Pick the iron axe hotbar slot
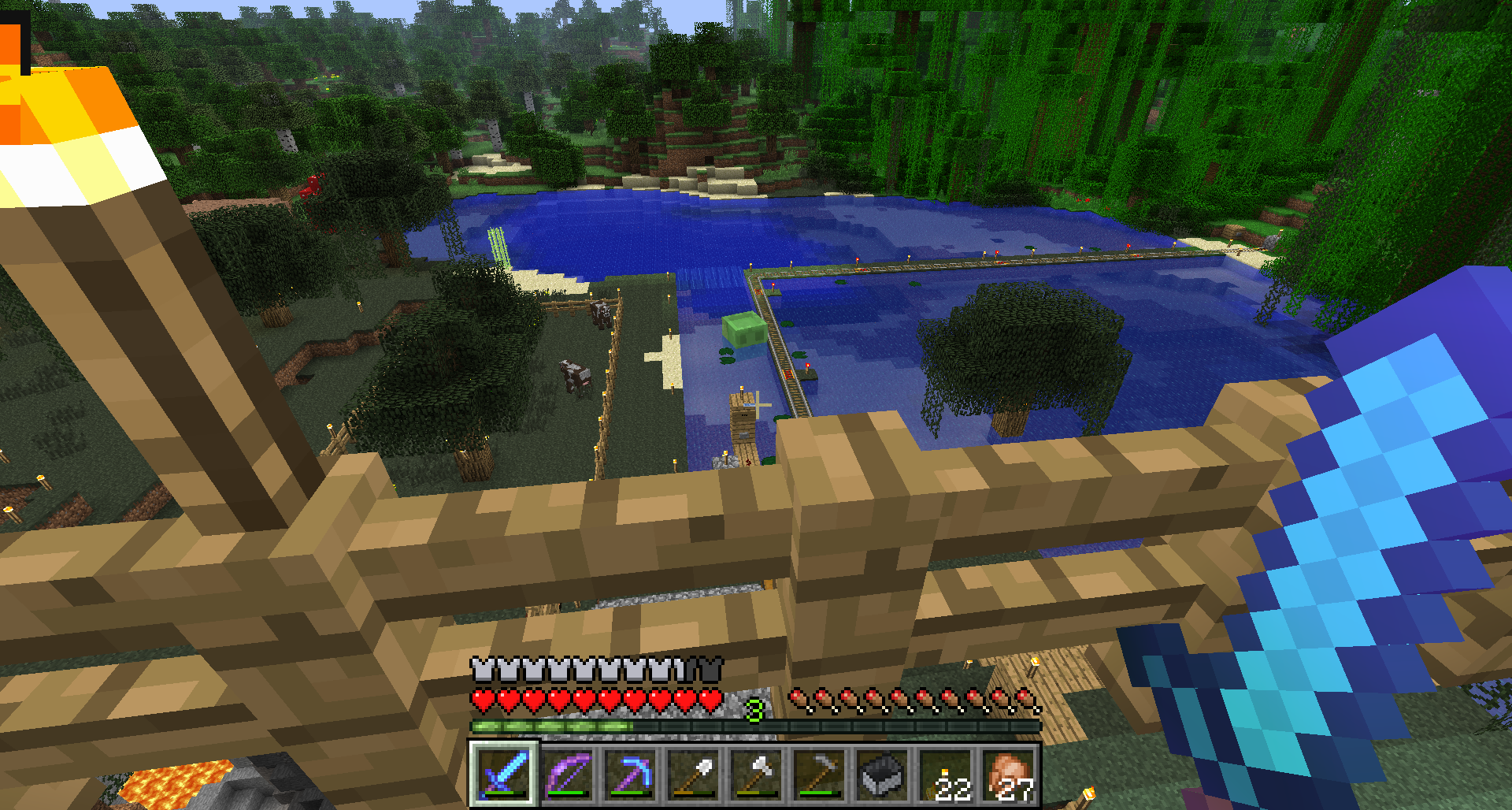This screenshot has width=1512, height=810. (757, 774)
